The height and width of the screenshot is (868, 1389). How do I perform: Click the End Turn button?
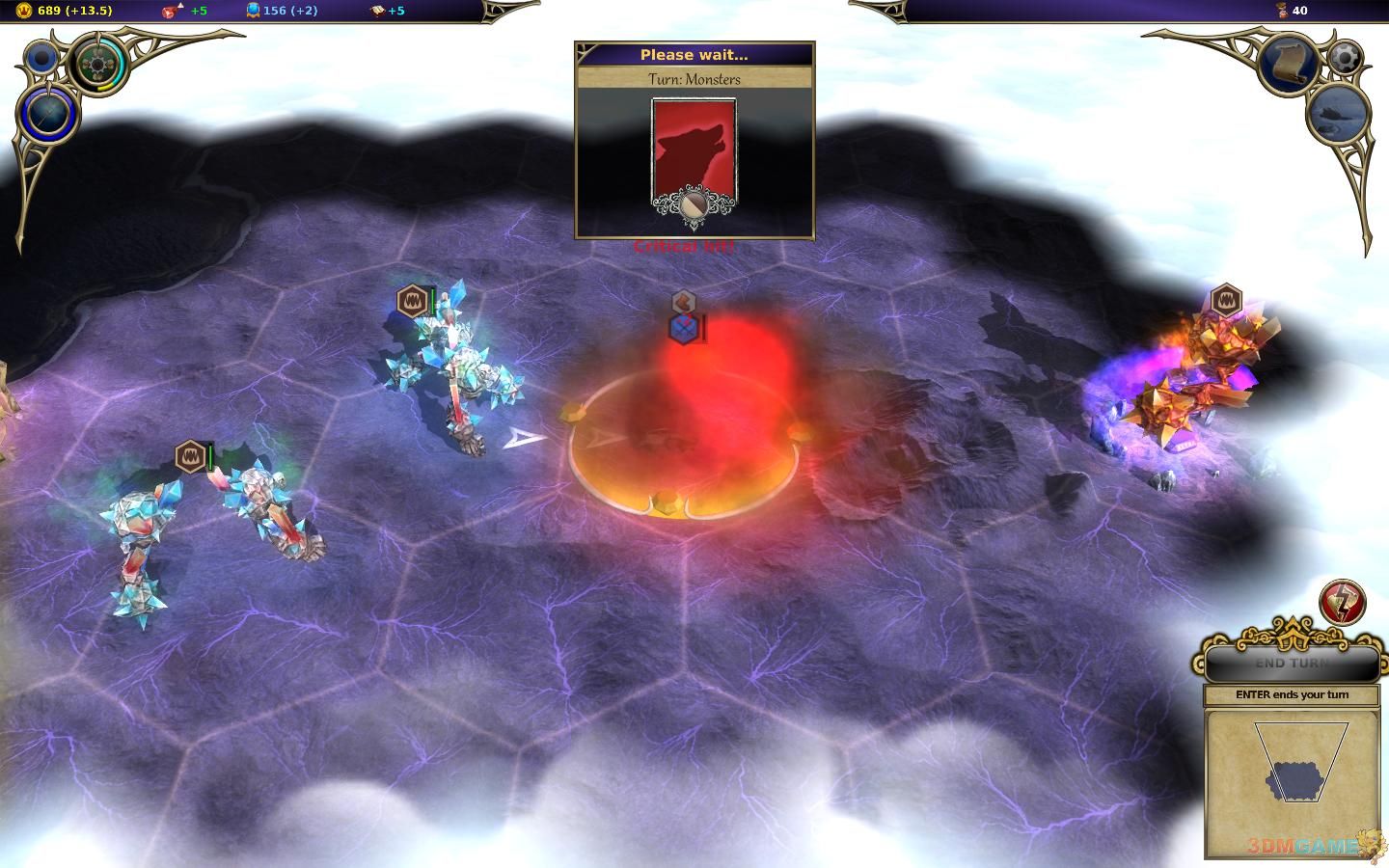(x=1292, y=664)
